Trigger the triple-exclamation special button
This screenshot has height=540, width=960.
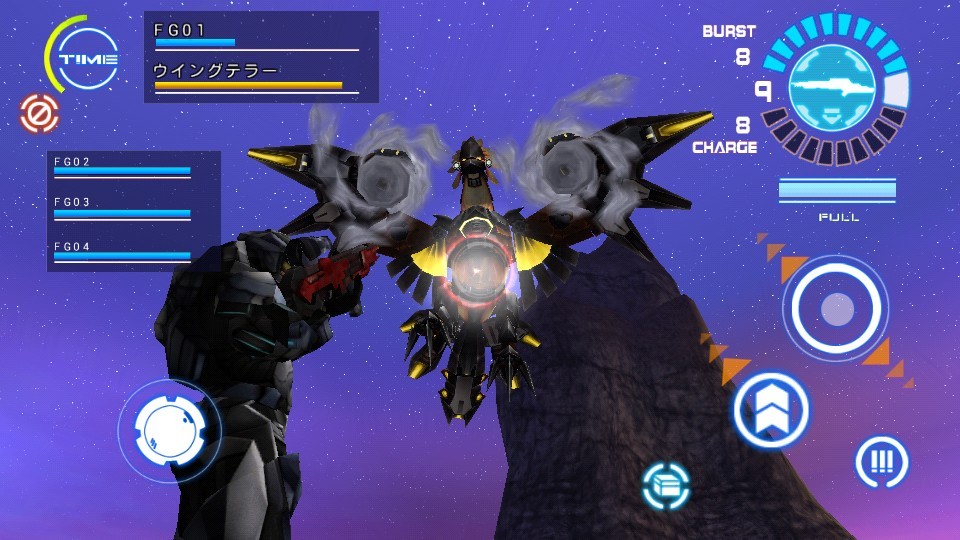(x=881, y=462)
